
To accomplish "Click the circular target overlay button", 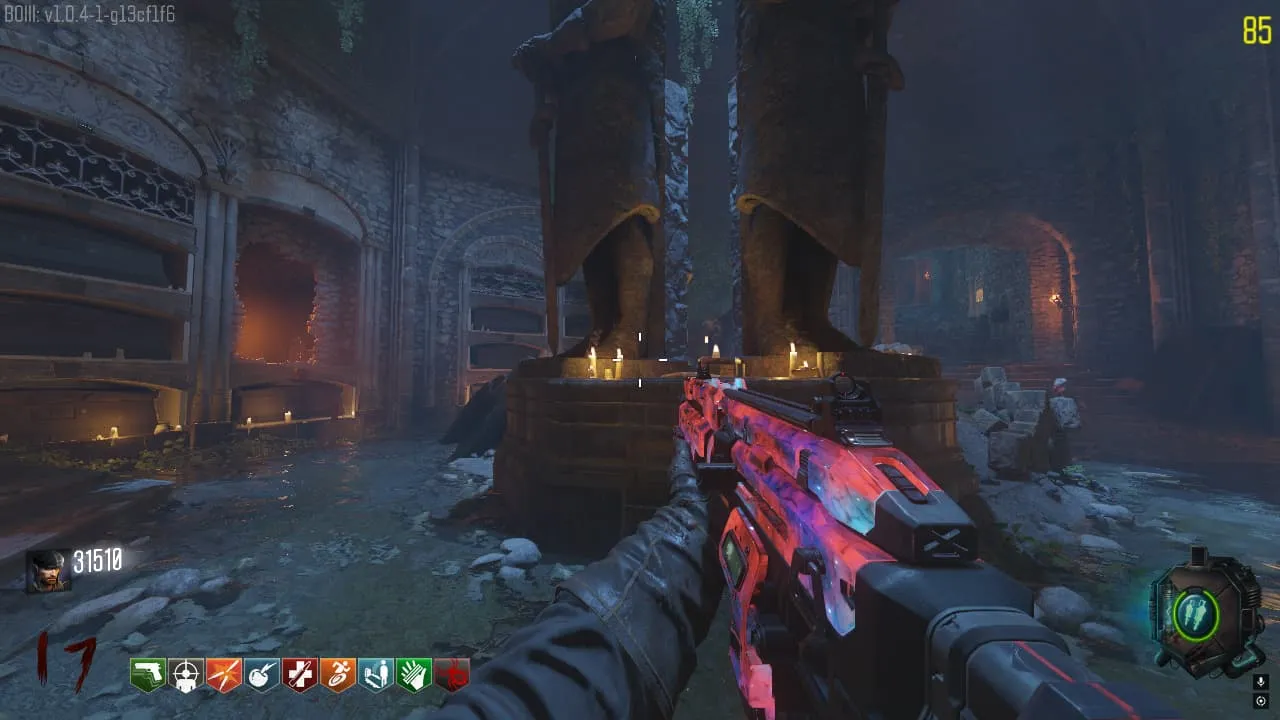I will coord(1261,699).
